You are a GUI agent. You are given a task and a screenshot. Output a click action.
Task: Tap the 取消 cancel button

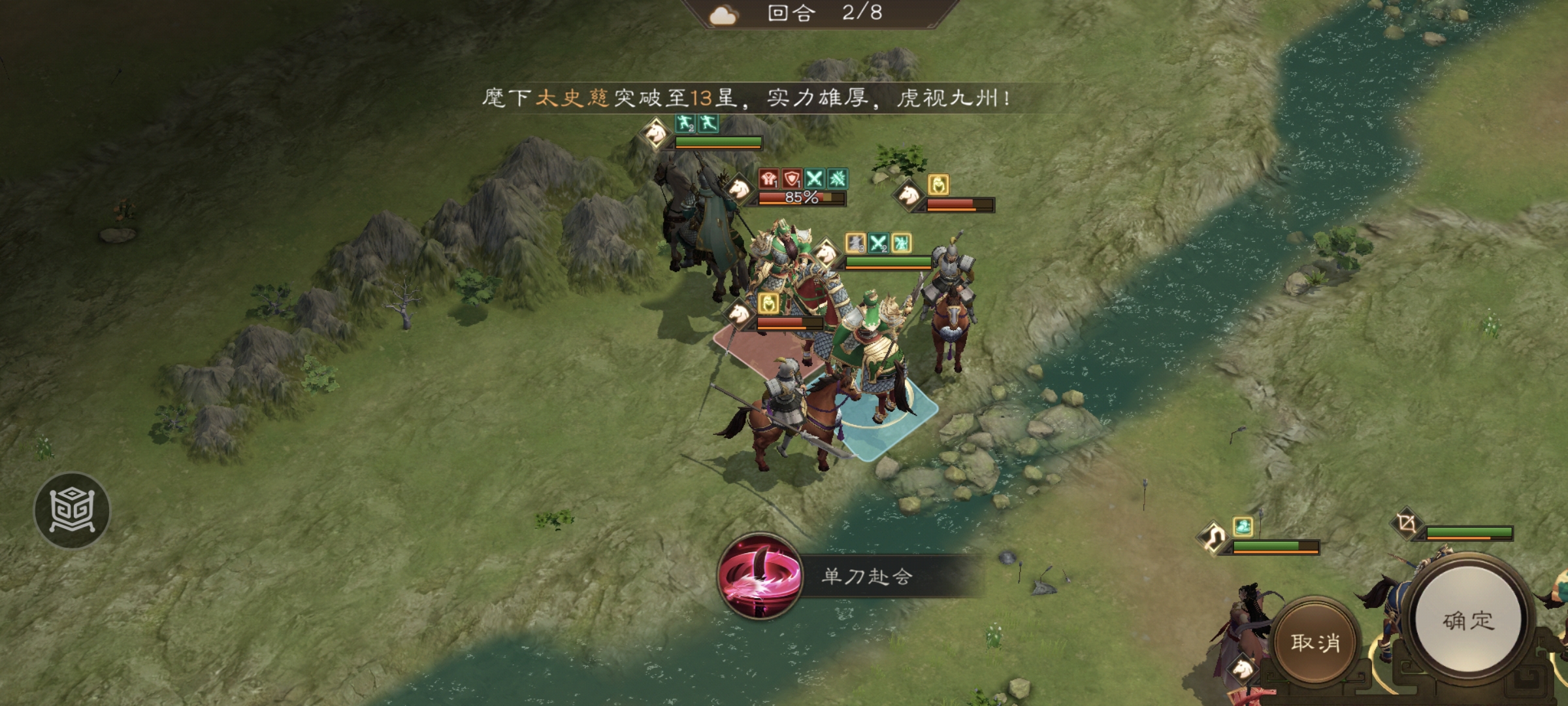pos(1315,642)
